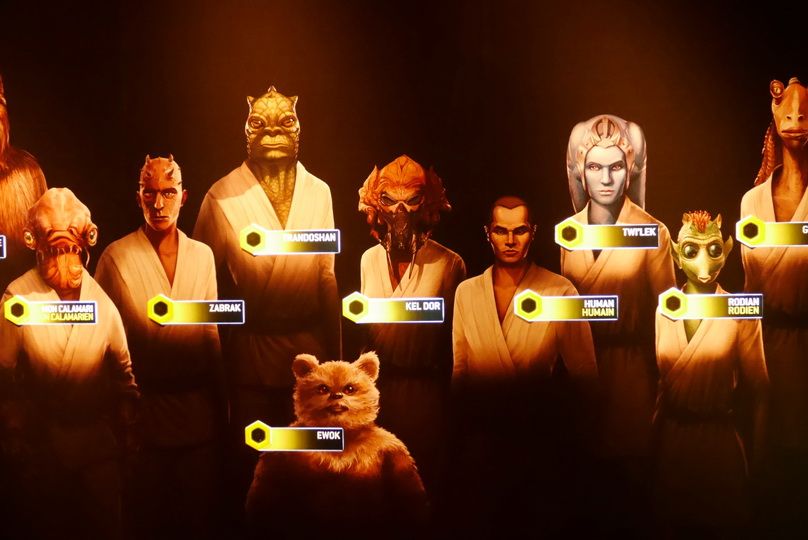Select the partly visible 'G' species label
Image resolution: width=808 pixels, height=540 pixels.
click(773, 232)
